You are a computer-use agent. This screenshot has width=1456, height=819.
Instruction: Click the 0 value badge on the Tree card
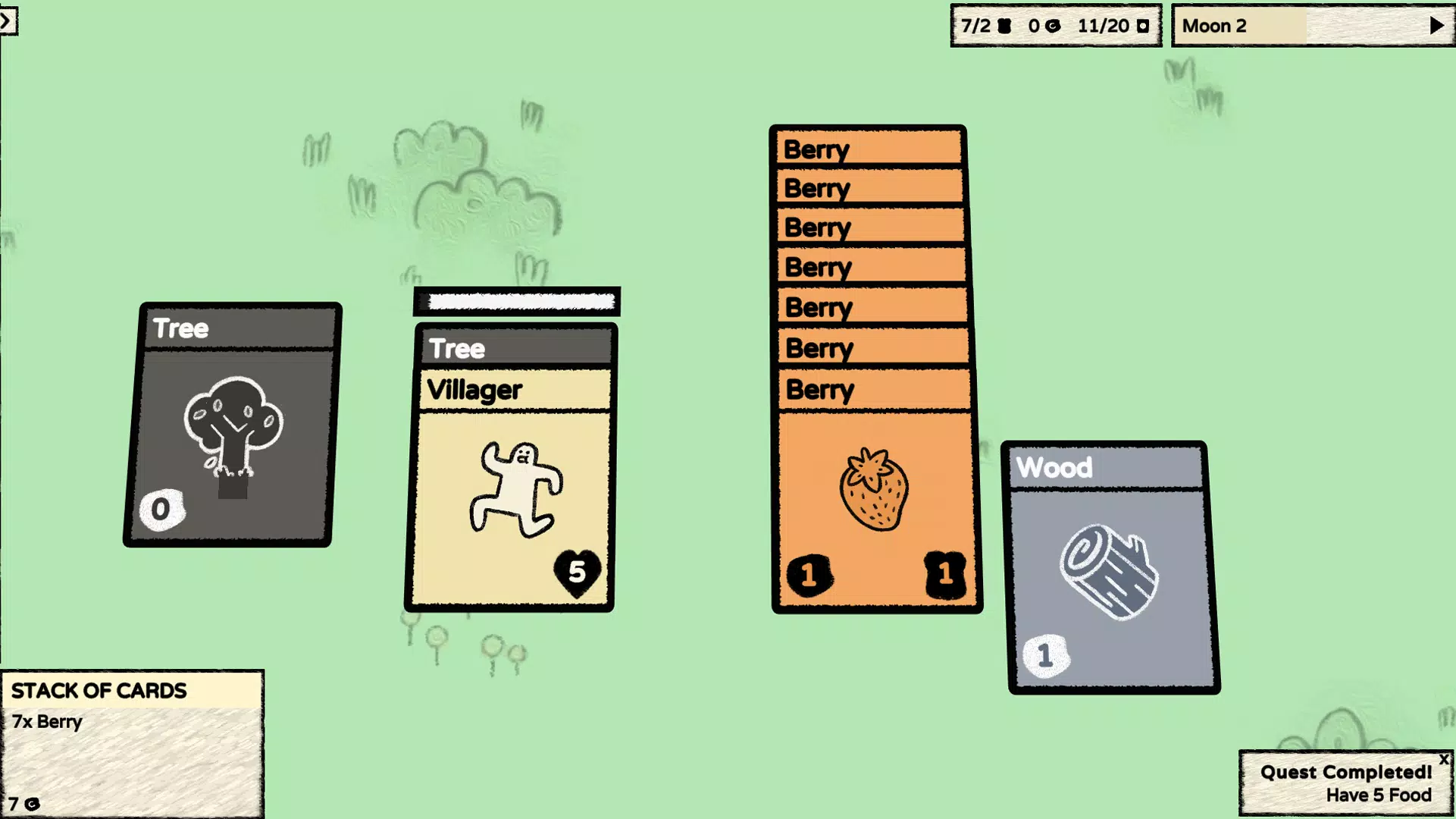(161, 509)
